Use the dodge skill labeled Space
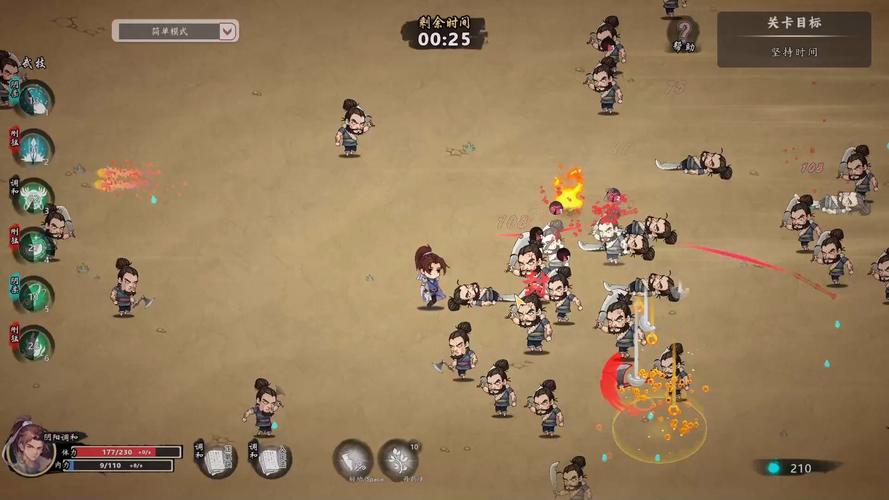Image resolution: width=889 pixels, height=500 pixels. 352,460
